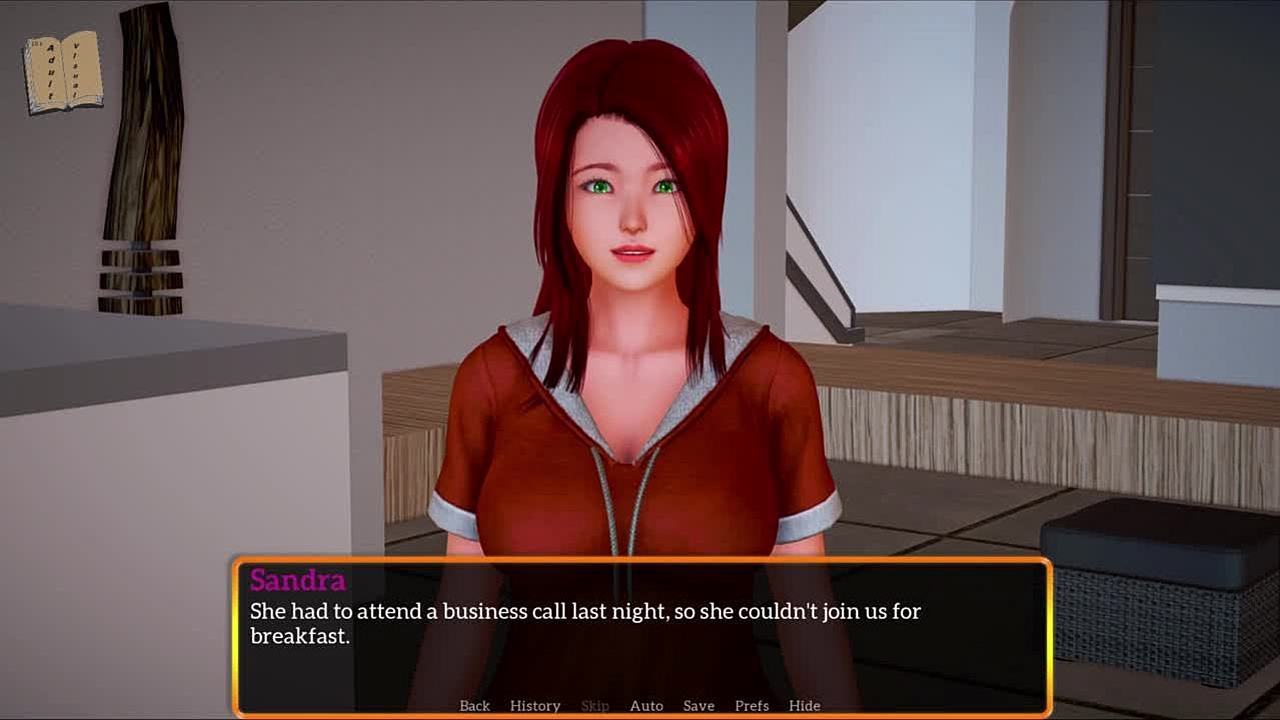Image resolution: width=1280 pixels, height=720 pixels.
Task: Toggle Skip mode in the quick menu
Action: point(595,706)
